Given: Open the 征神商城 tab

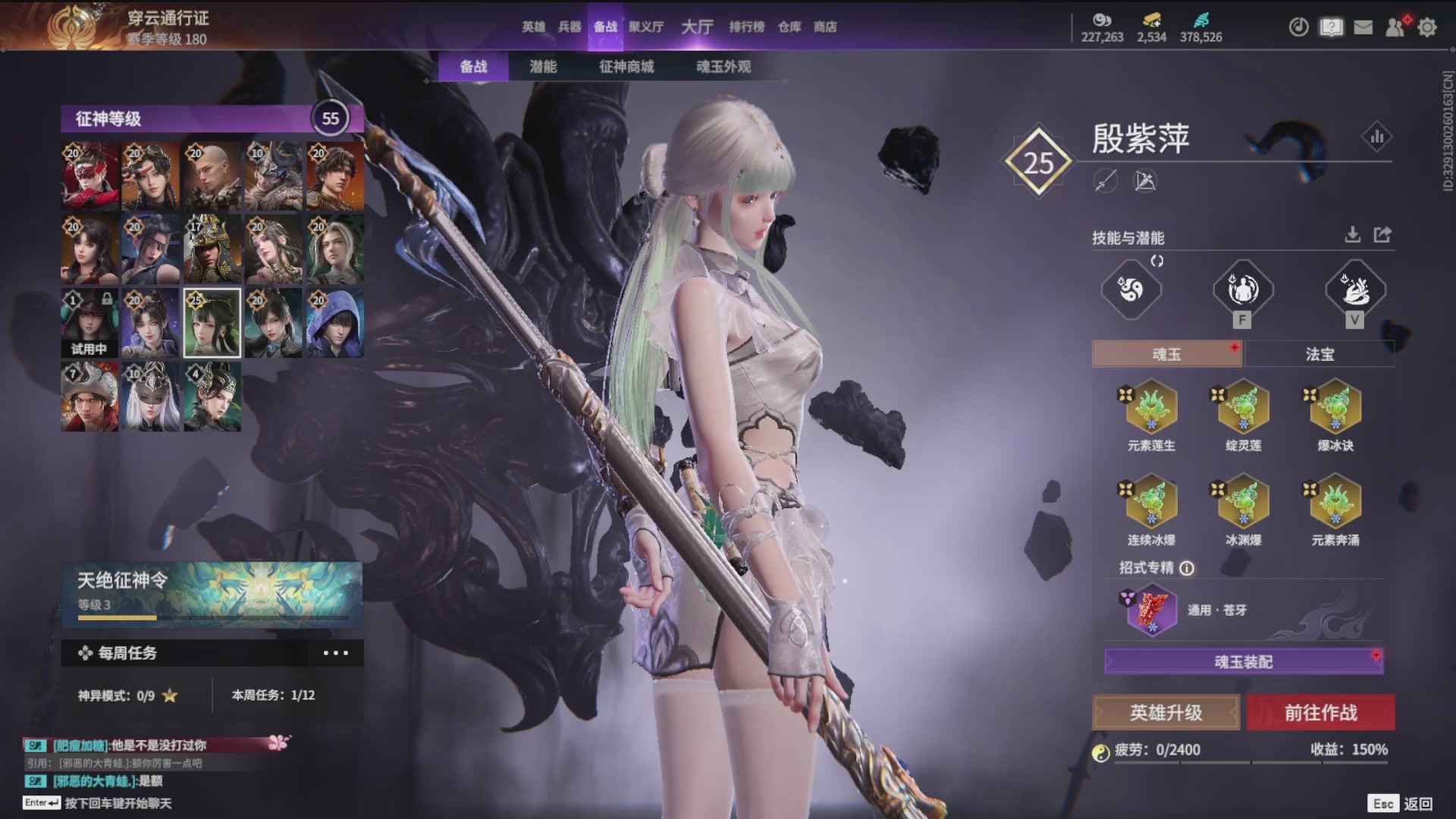Looking at the screenshot, I should click(626, 67).
